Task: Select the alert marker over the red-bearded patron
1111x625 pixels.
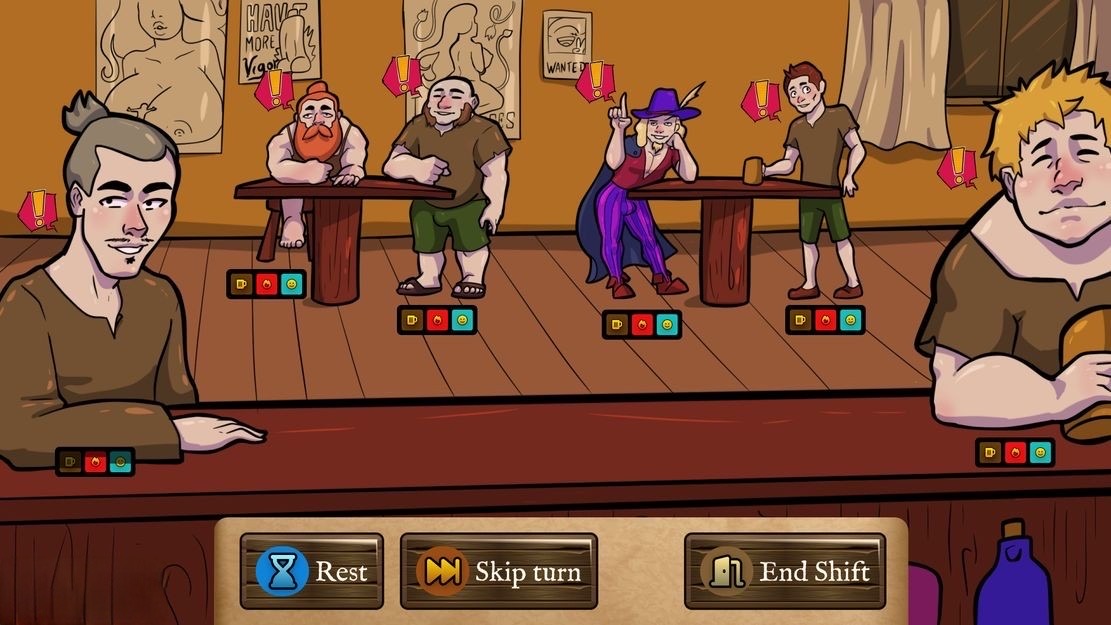Action: pyautogui.click(x=273, y=90)
